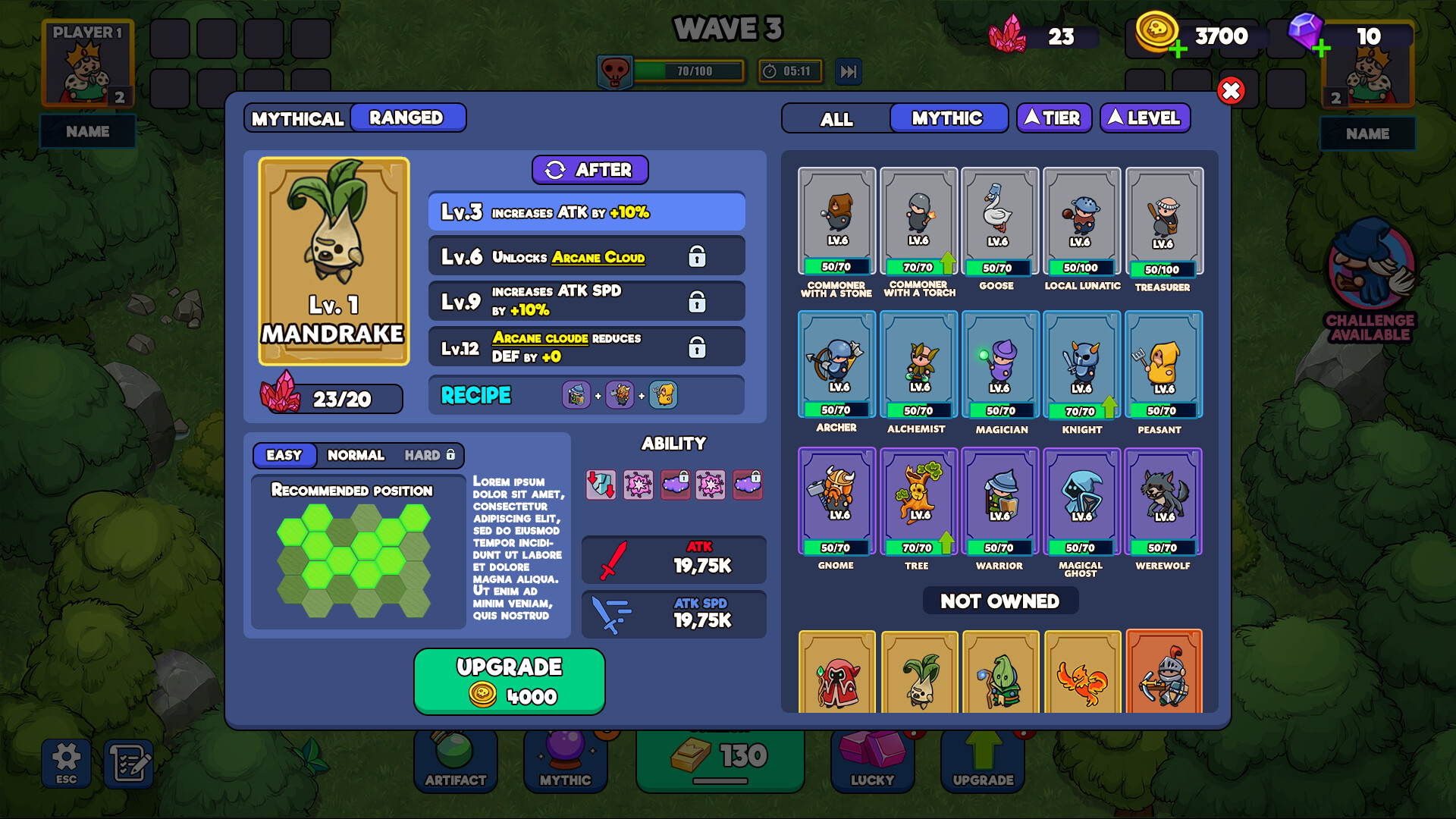Sort units by Tier
The height and width of the screenshot is (819, 1456).
point(1053,118)
